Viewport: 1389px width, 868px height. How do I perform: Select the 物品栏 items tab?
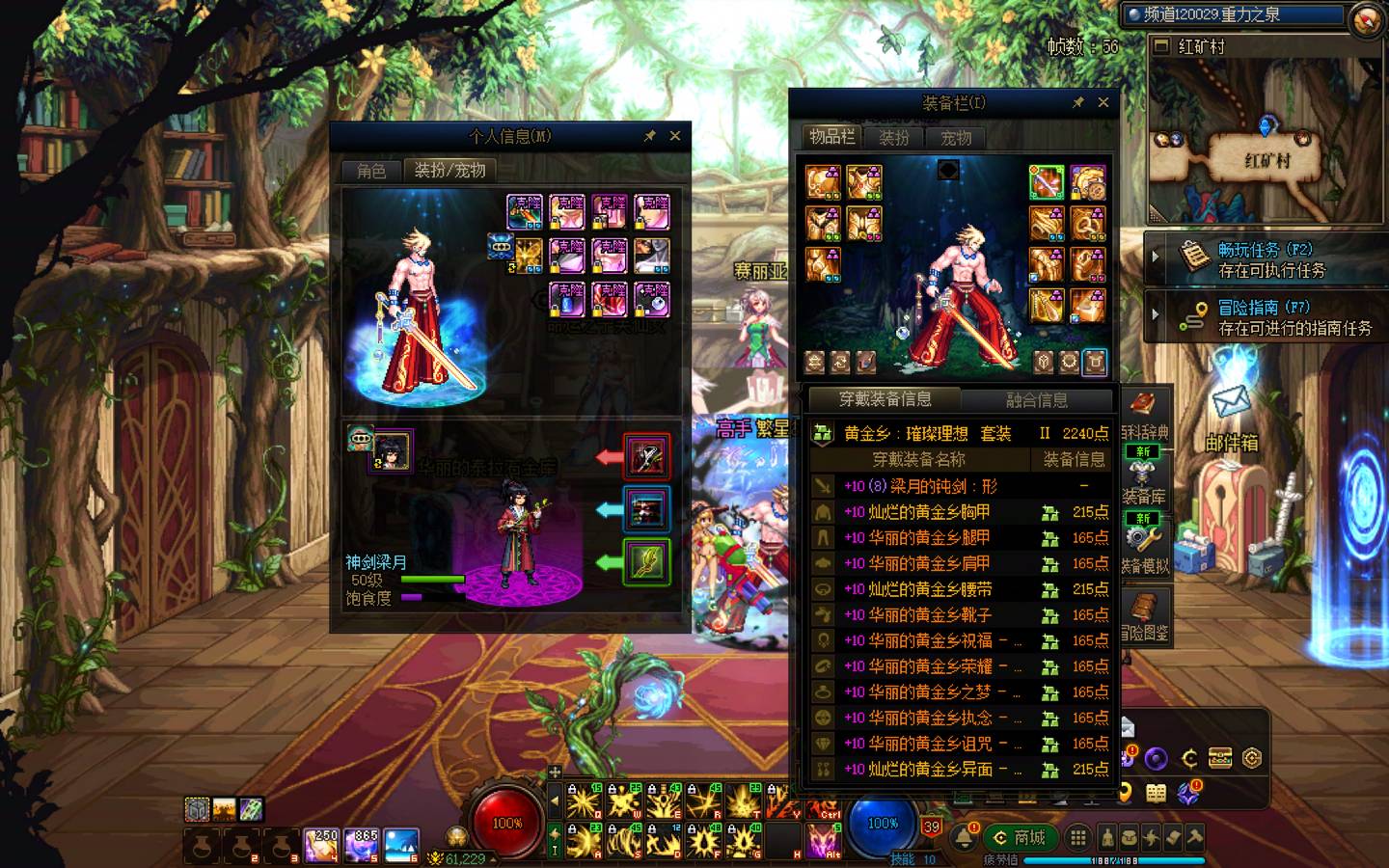(x=831, y=137)
